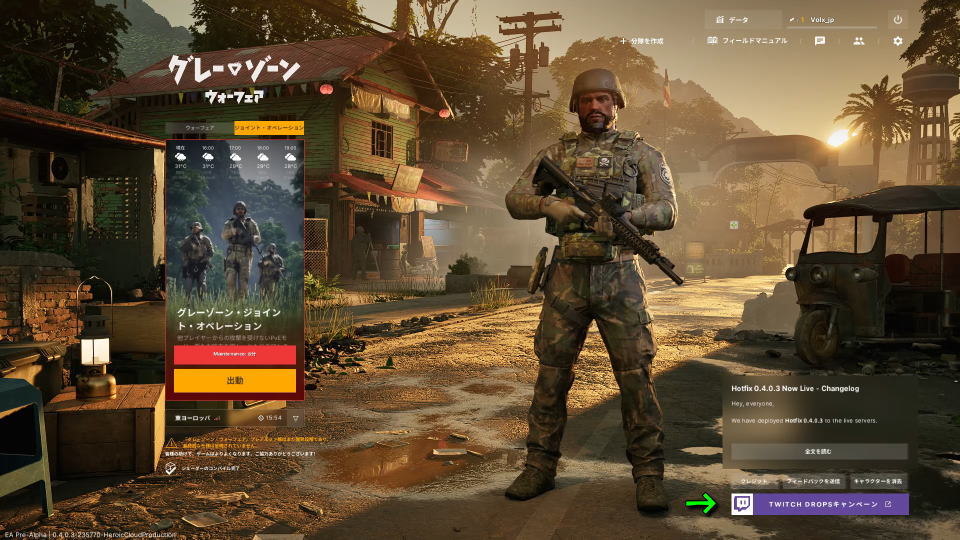Click the power quit icon
960x540 pixels.
click(x=897, y=19)
